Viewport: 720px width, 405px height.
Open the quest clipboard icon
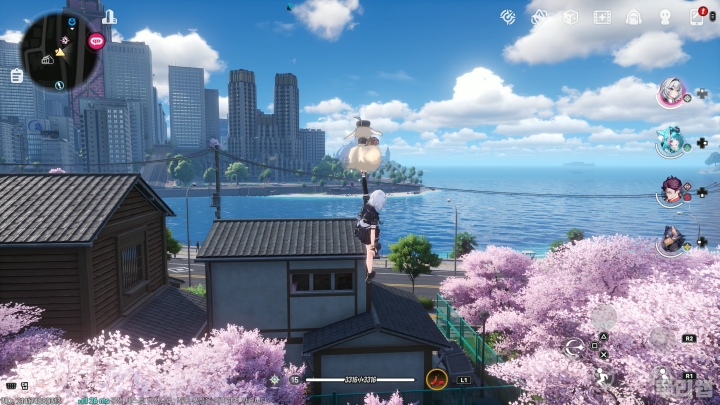pyautogui.click(x=17, y=75)
